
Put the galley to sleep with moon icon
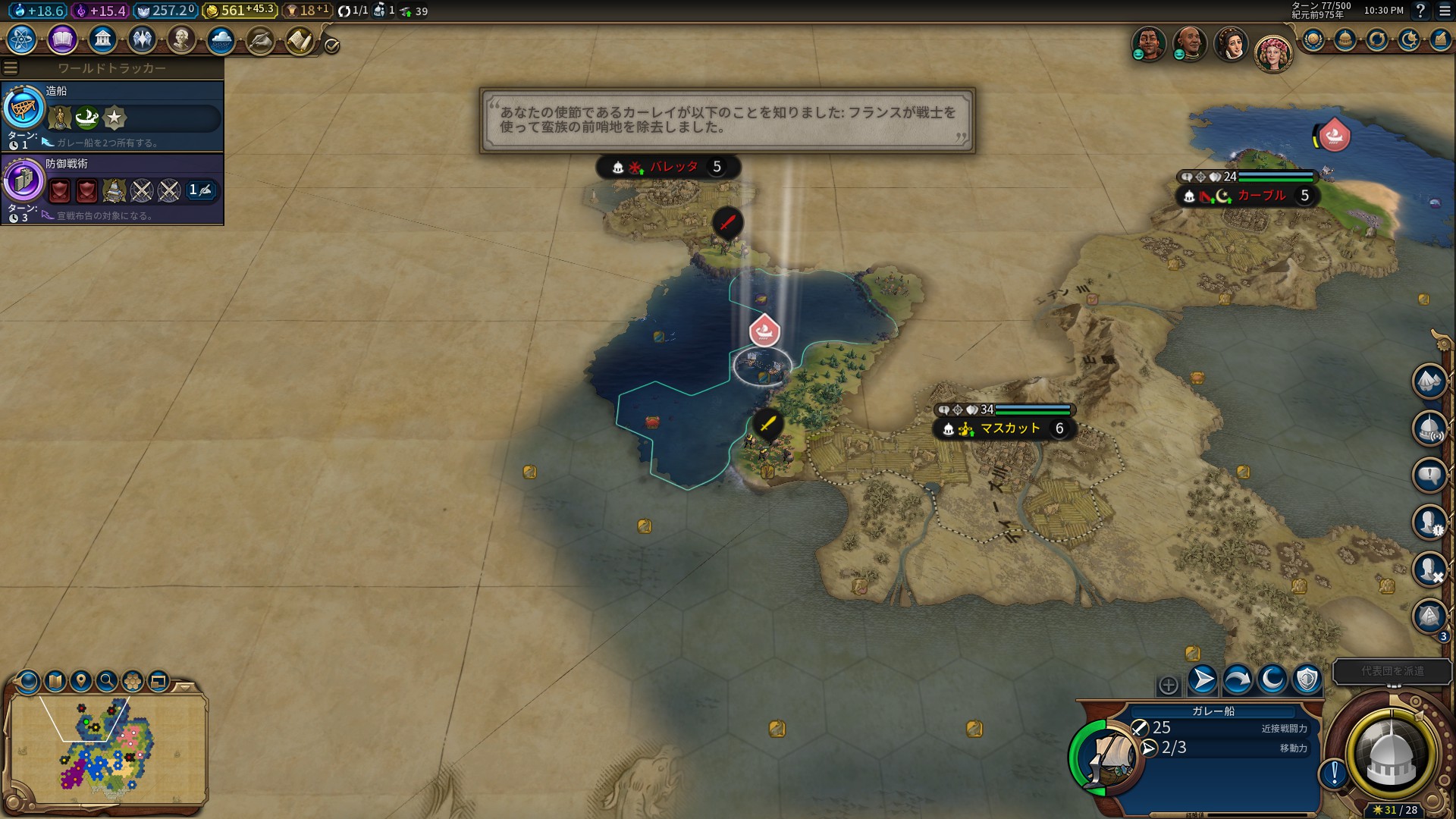1272,679
